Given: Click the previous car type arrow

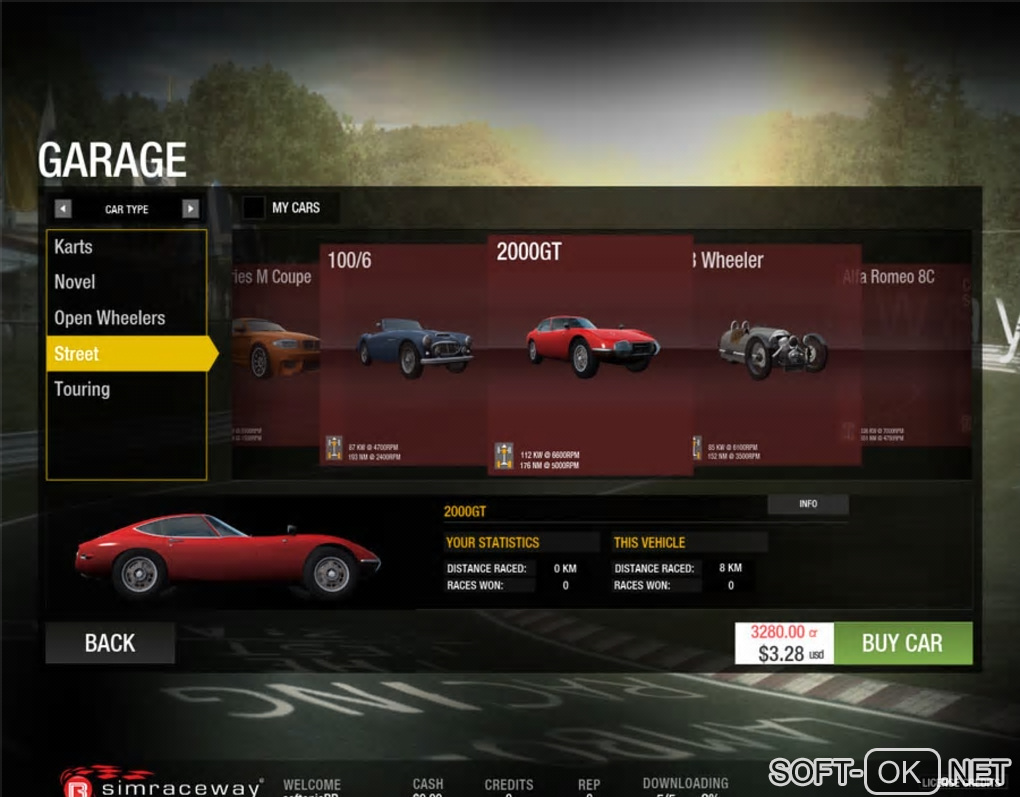Looking at the screenshot, I should (x=63, y=209).
